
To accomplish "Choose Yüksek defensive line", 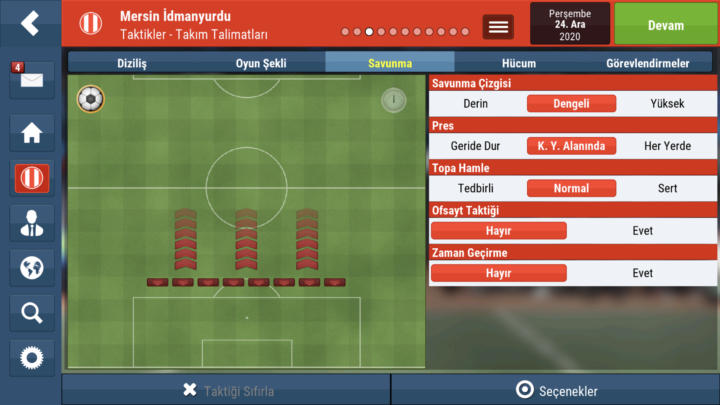I will [x=667, y=103].
